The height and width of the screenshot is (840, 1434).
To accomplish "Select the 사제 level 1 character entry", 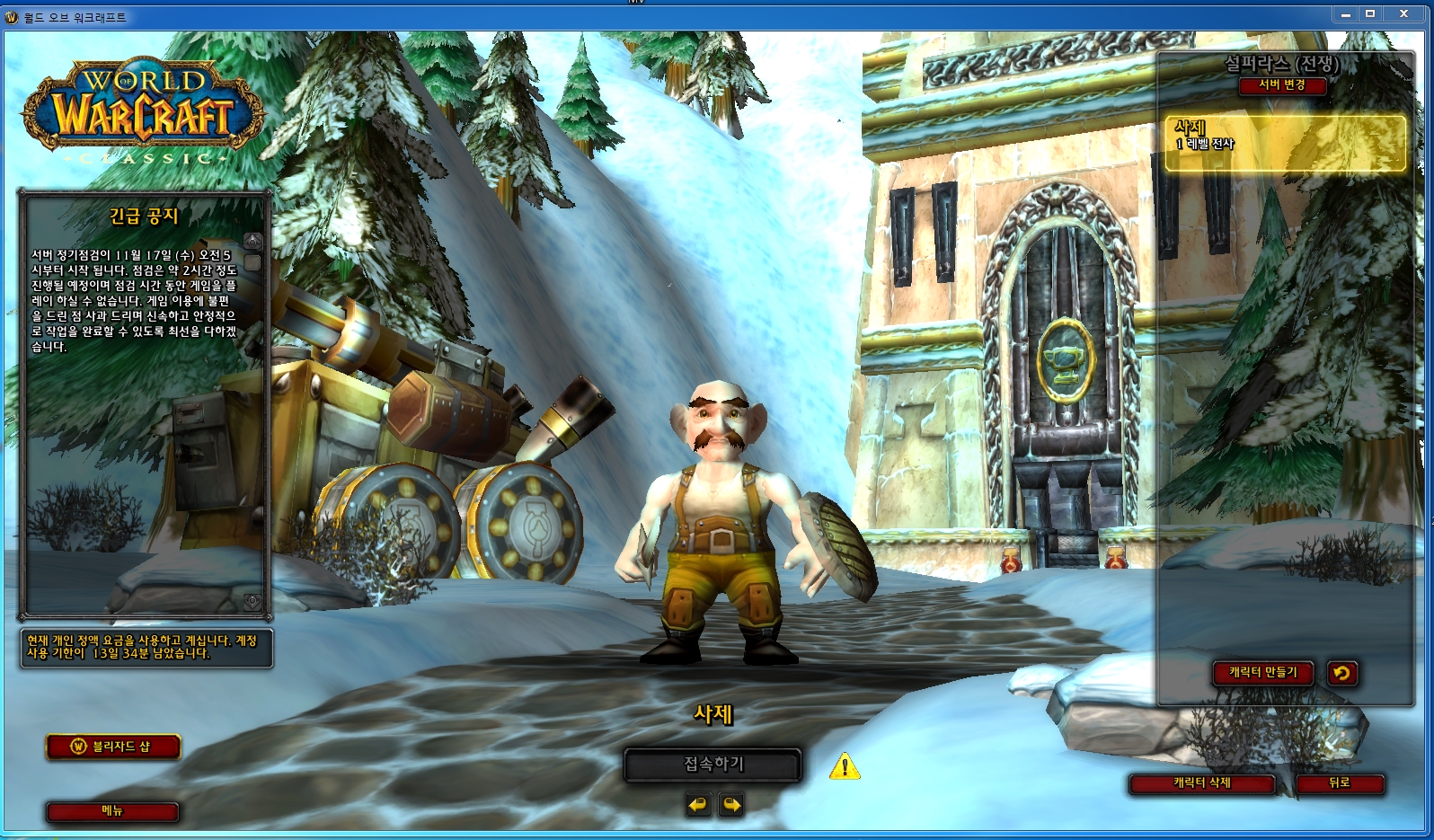I will click(x=1285, y=143).
